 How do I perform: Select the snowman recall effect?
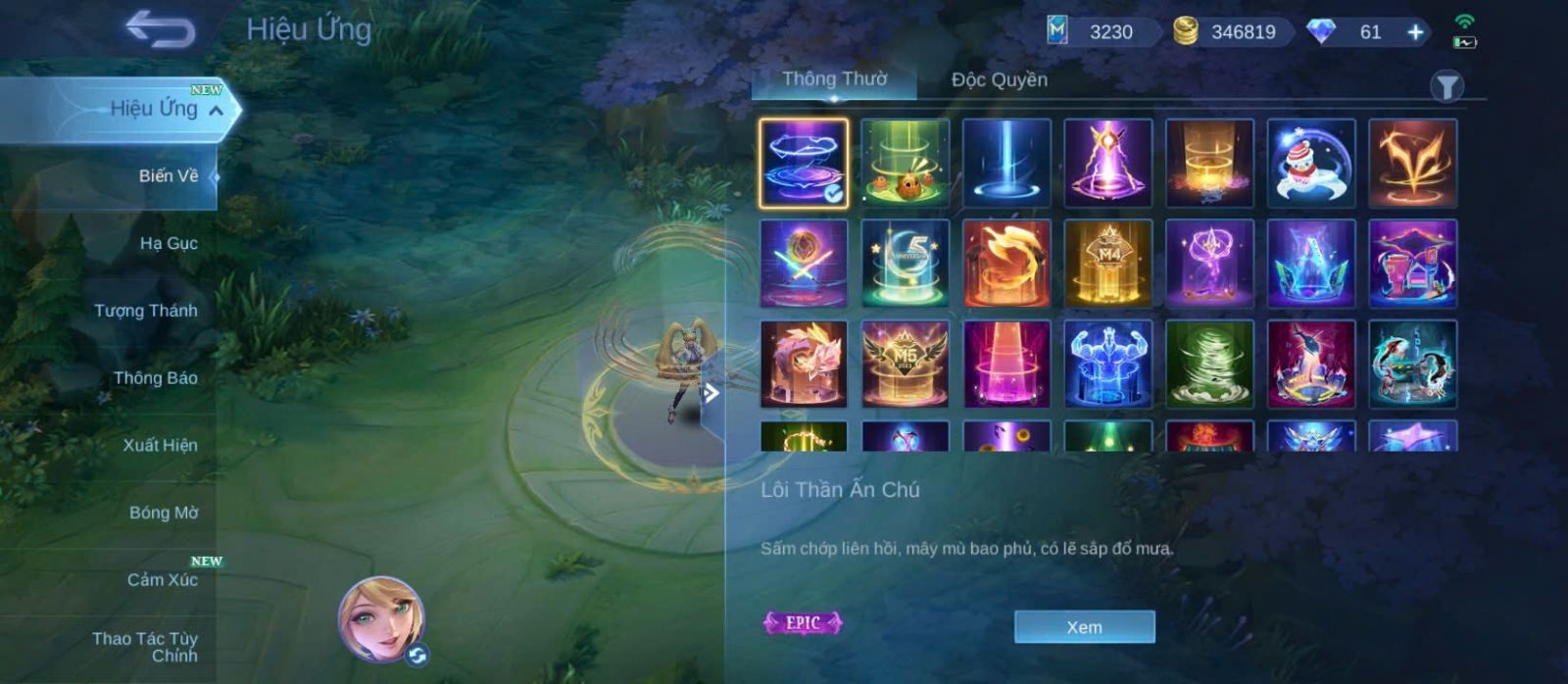pos(1310,164)
